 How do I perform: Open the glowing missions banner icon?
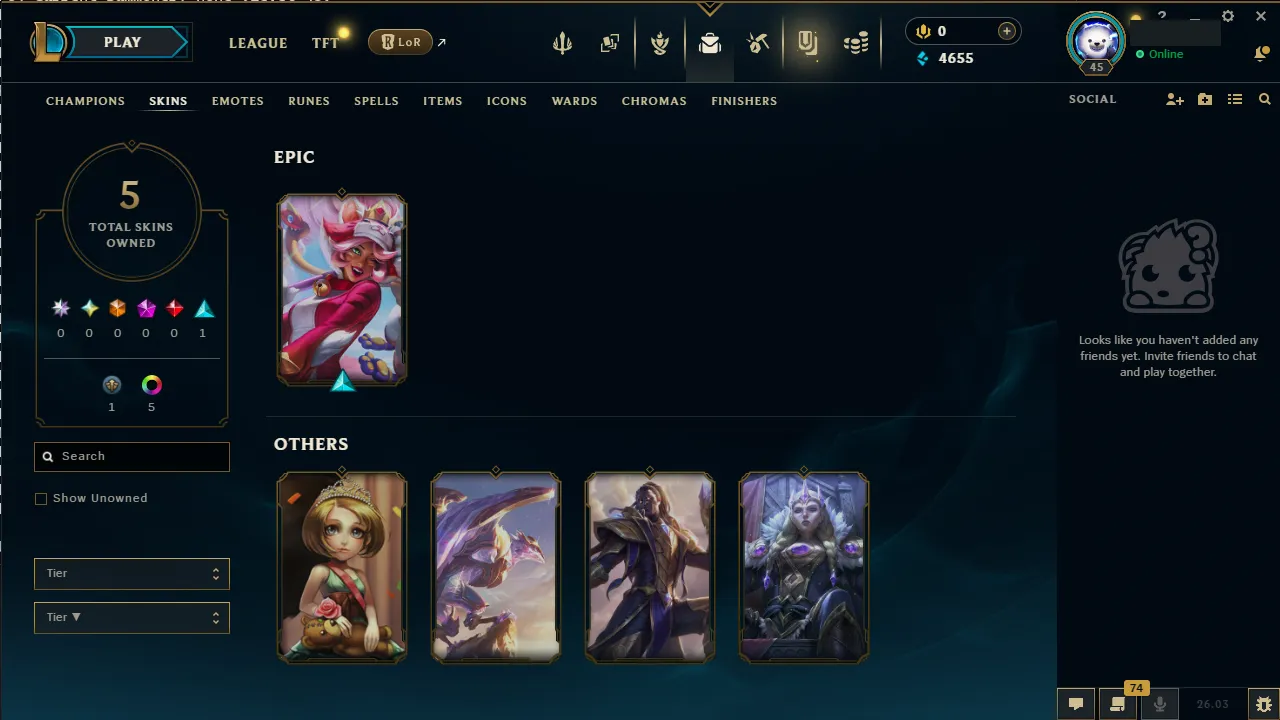tap(808, 43)
